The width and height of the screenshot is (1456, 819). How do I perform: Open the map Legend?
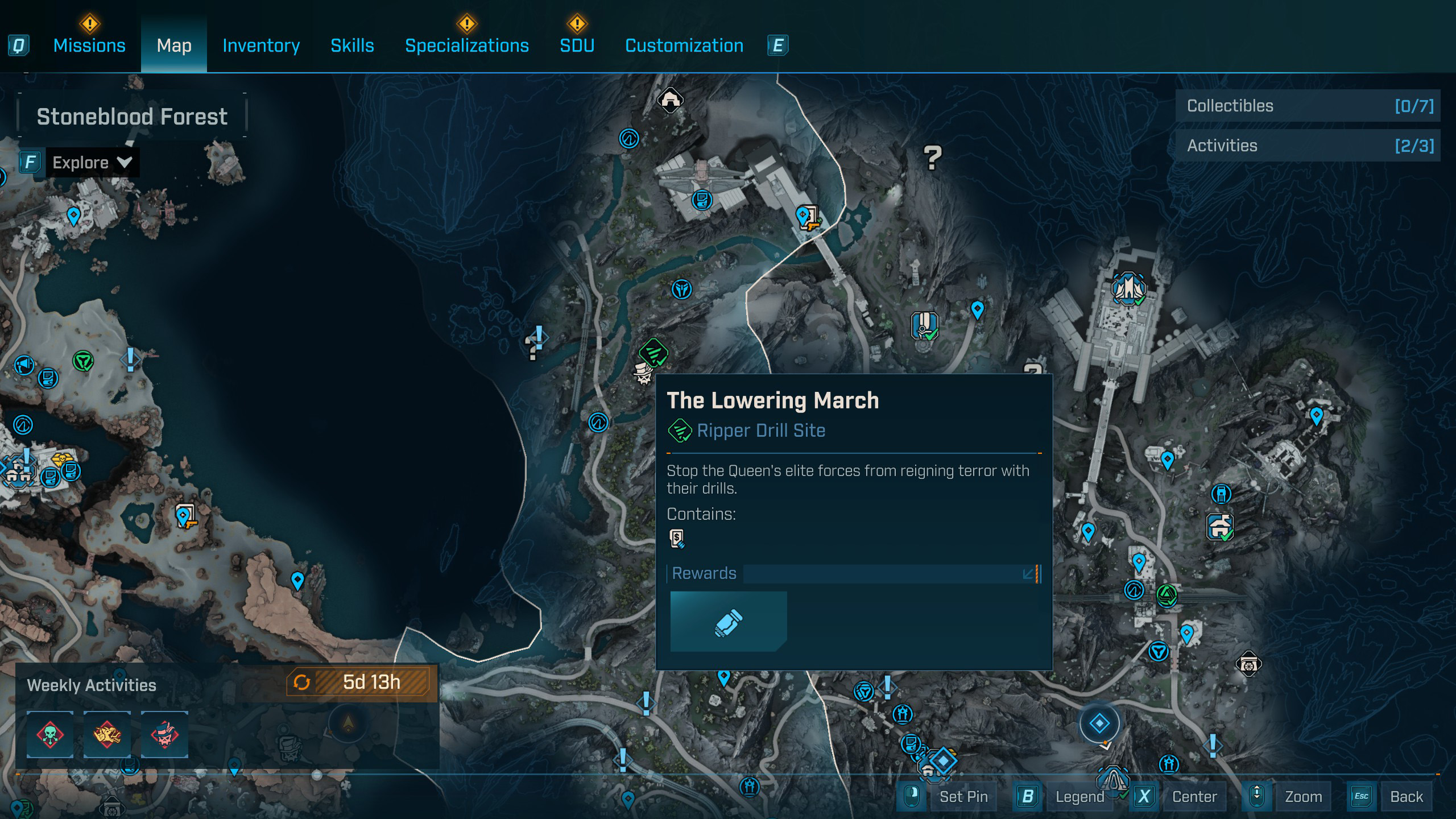pyautogui.click(x=1079, y=796)
